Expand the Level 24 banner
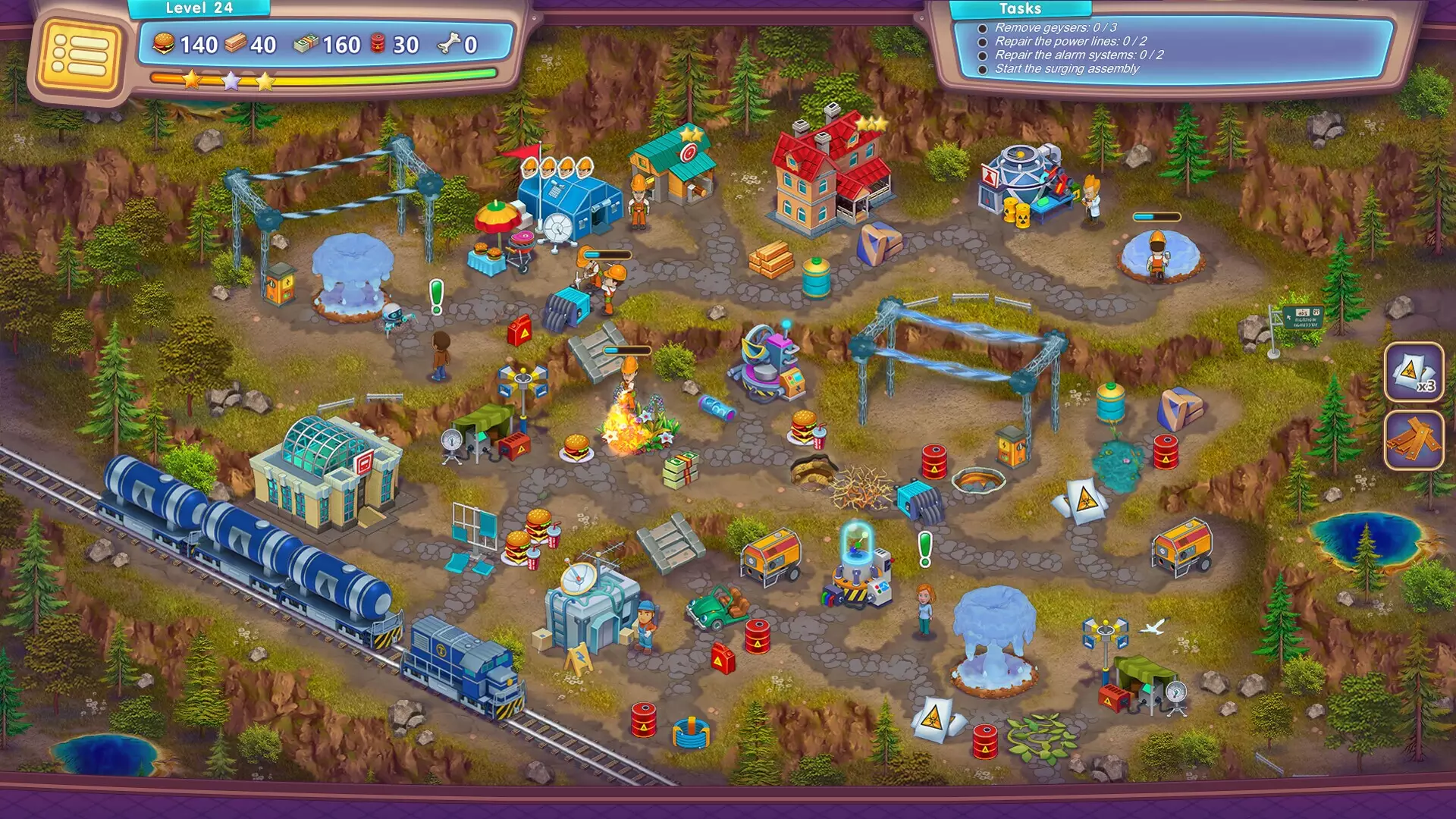The height and width of the screenshot is (819, 1456). click(x=199, y=9)
